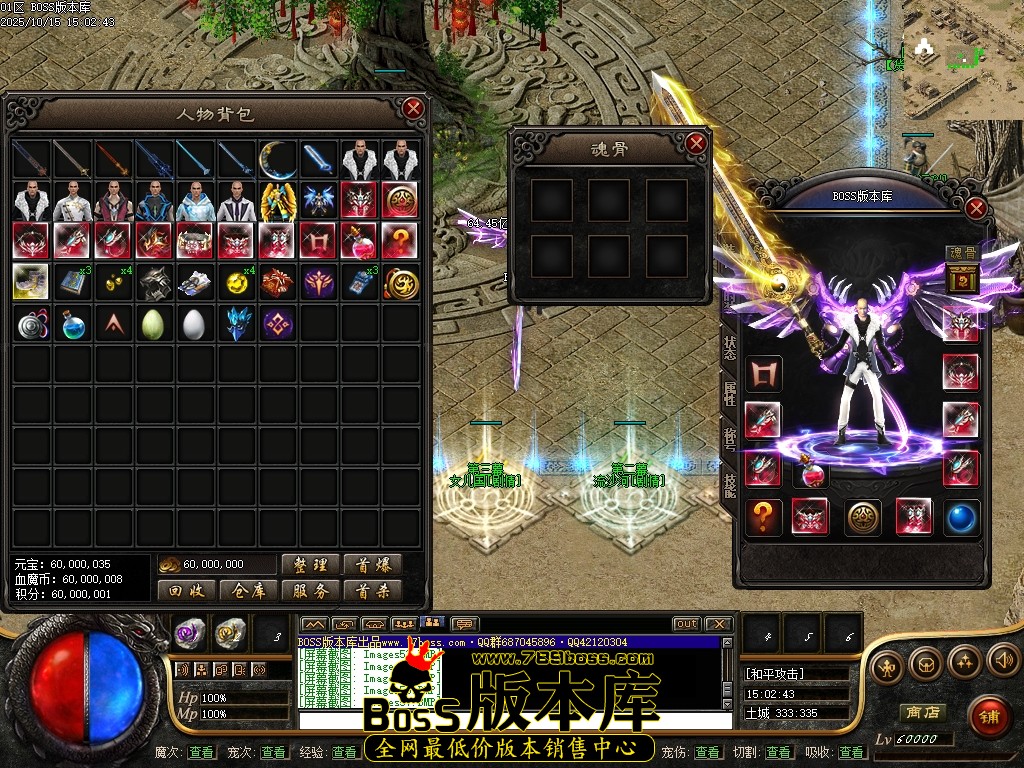
Task: Switch to the 属性 attributes tab
Action: (730, 391)
